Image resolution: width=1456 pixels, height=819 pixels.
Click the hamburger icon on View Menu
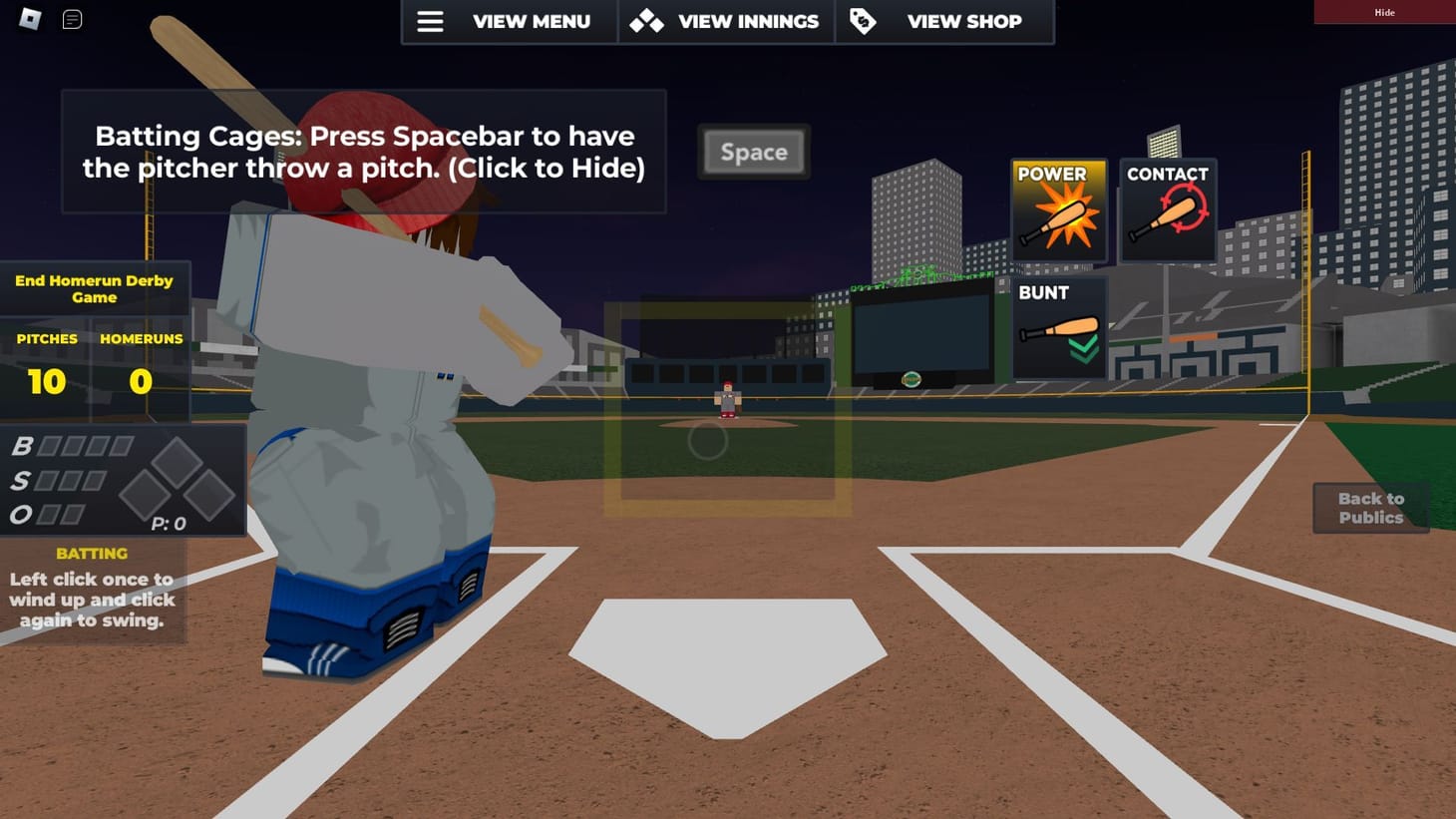point(431,21)
